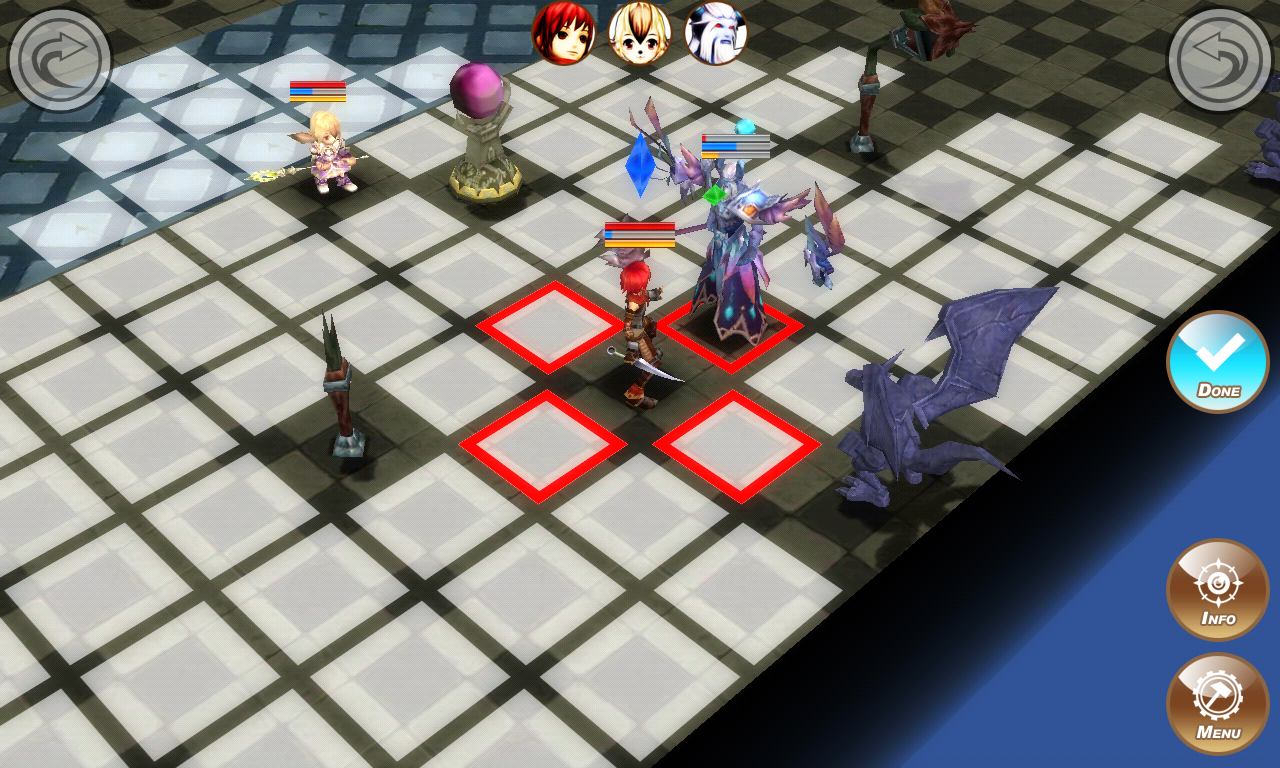Viewport: 1280px width, 768px height.
Task: Confirm the move with the Done button
Action: tap(1217, 361)
